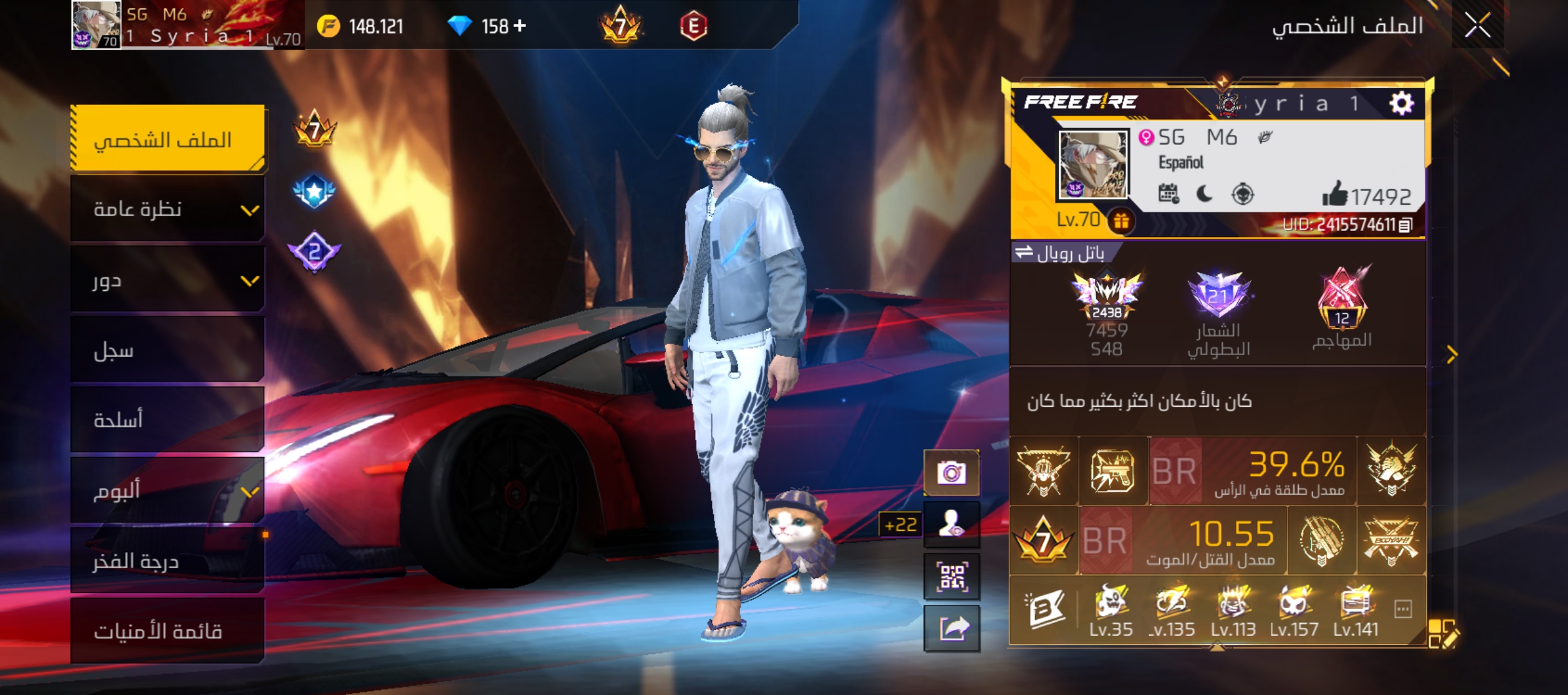Open the player avatar portrait

tap(1093, 165)
